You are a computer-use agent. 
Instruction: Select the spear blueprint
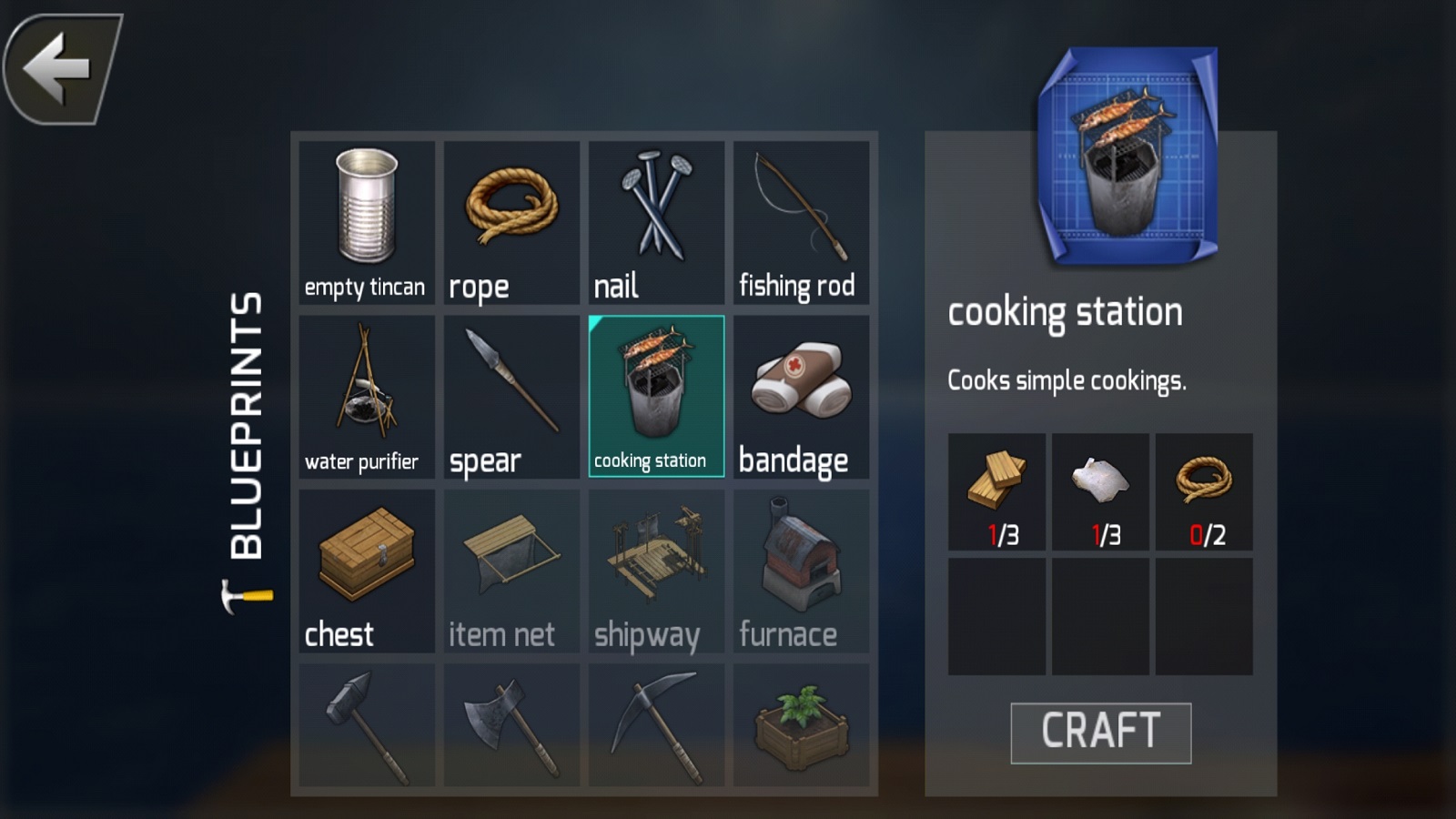[511, 397]
